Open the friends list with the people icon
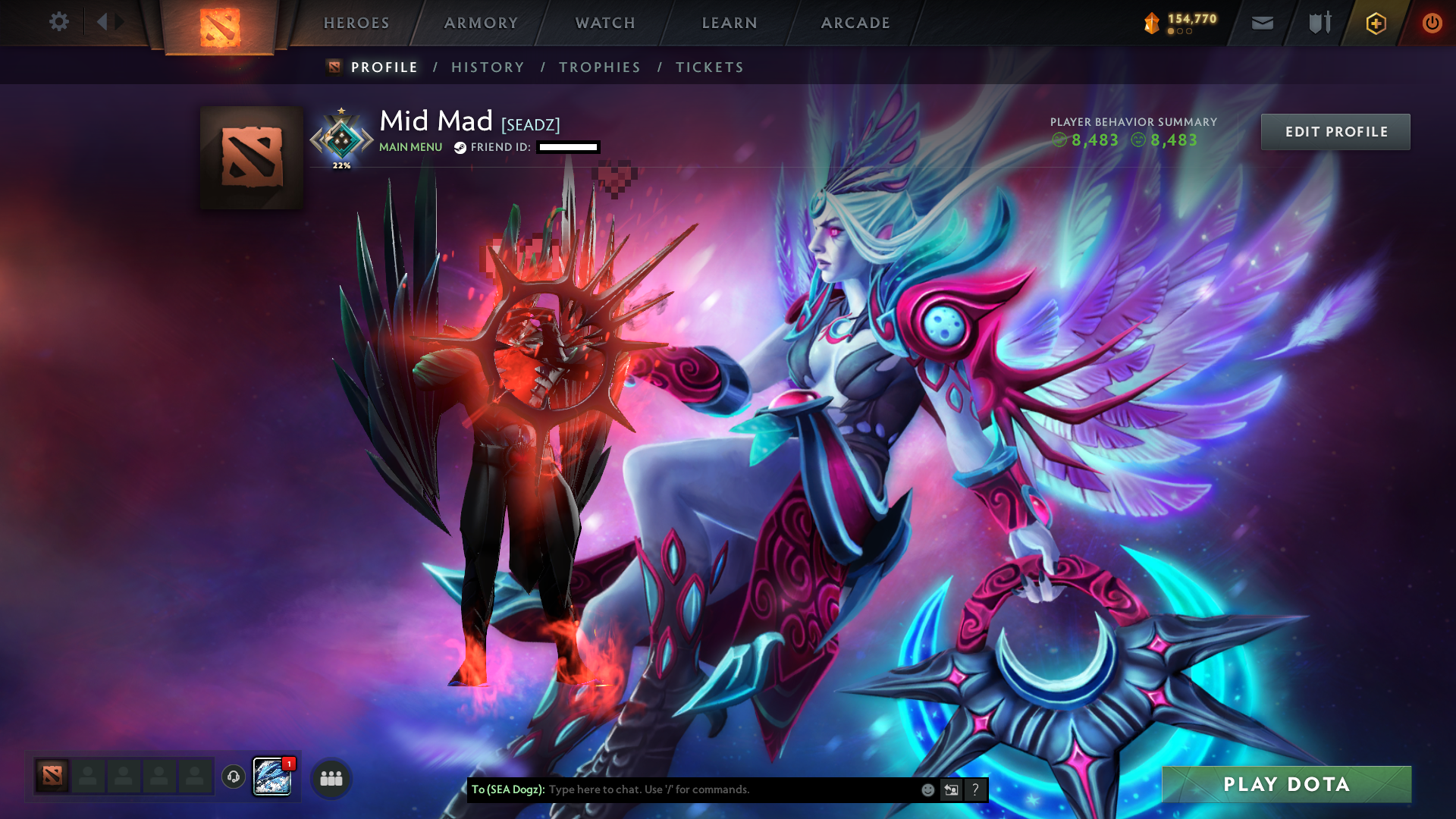This screenshot has width=1456, height=819. [330, 777]
